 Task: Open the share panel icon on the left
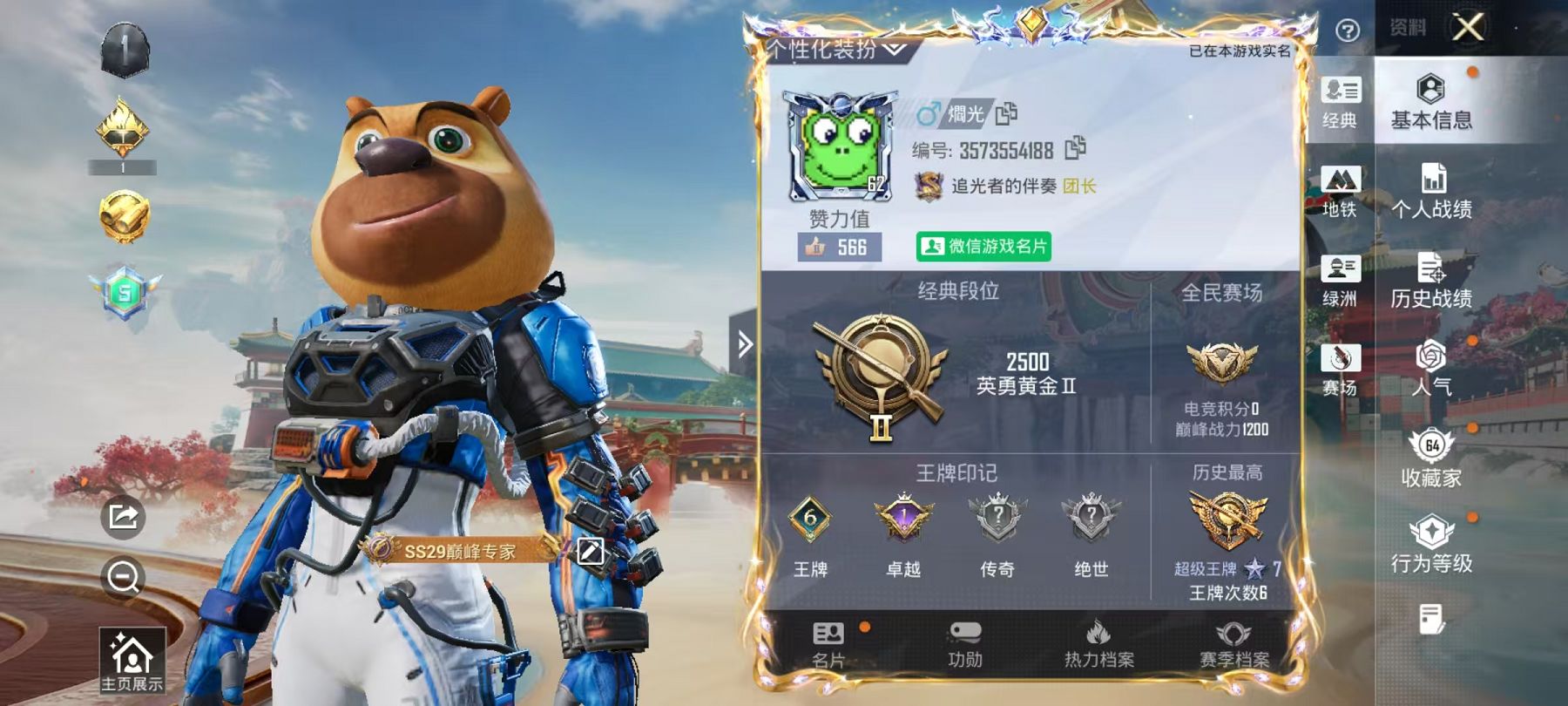point(122,515)
